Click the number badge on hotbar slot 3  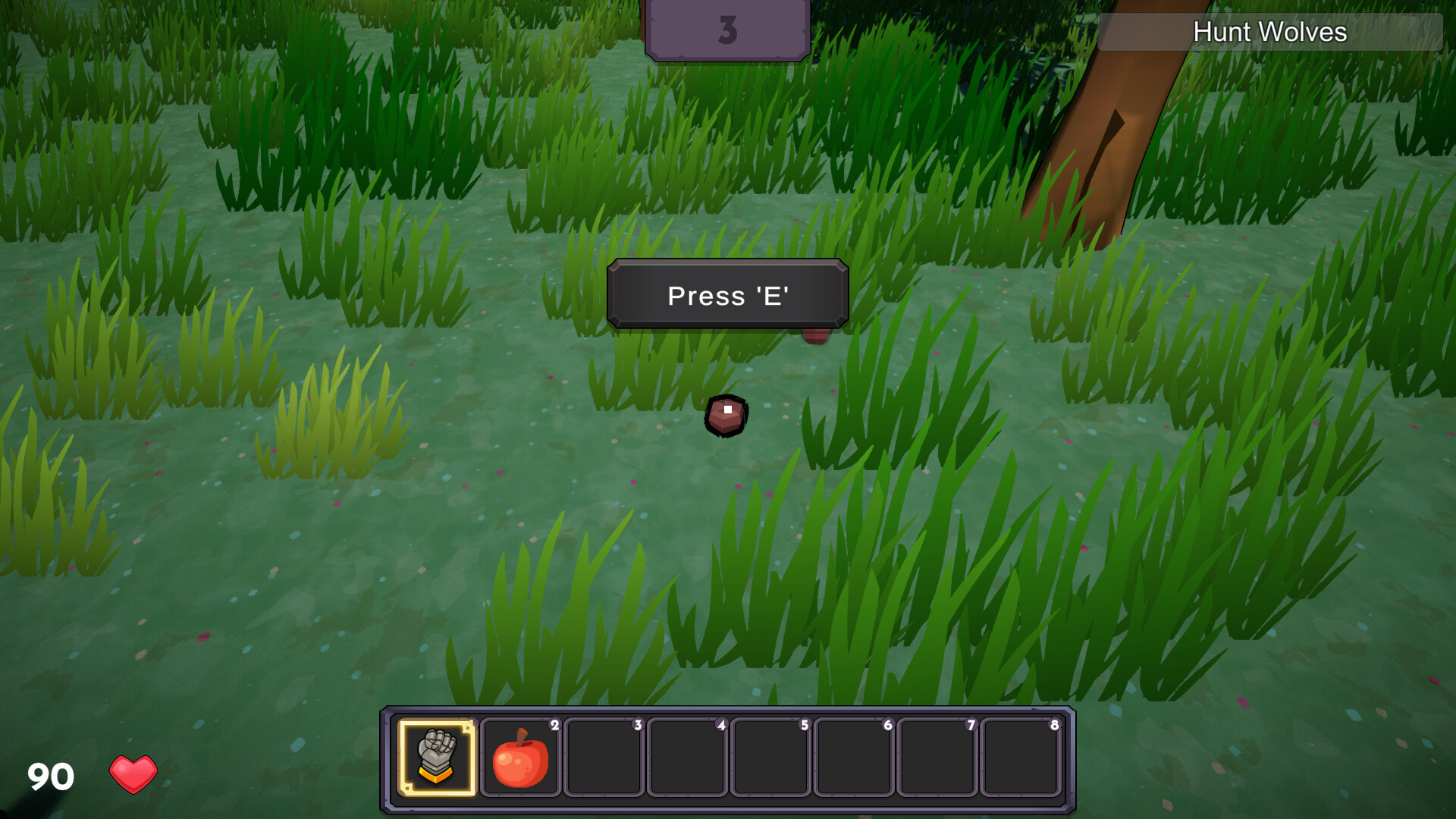point(638,725)
